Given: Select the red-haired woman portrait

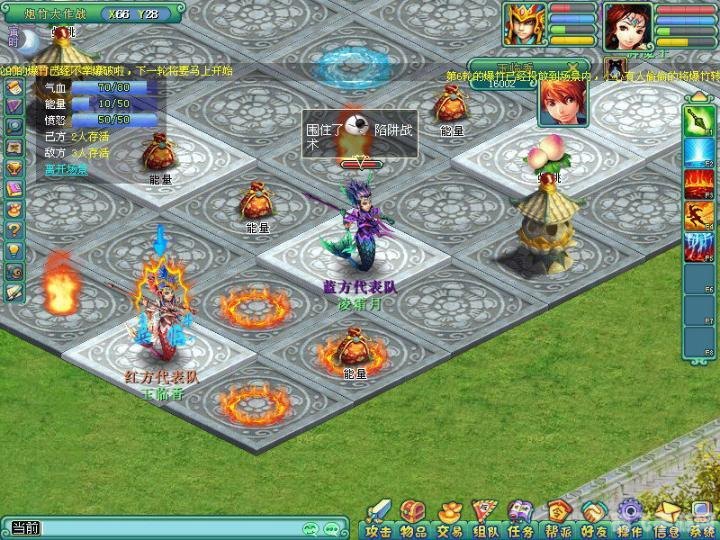Looking at the screenshot, I should [626, 25].
